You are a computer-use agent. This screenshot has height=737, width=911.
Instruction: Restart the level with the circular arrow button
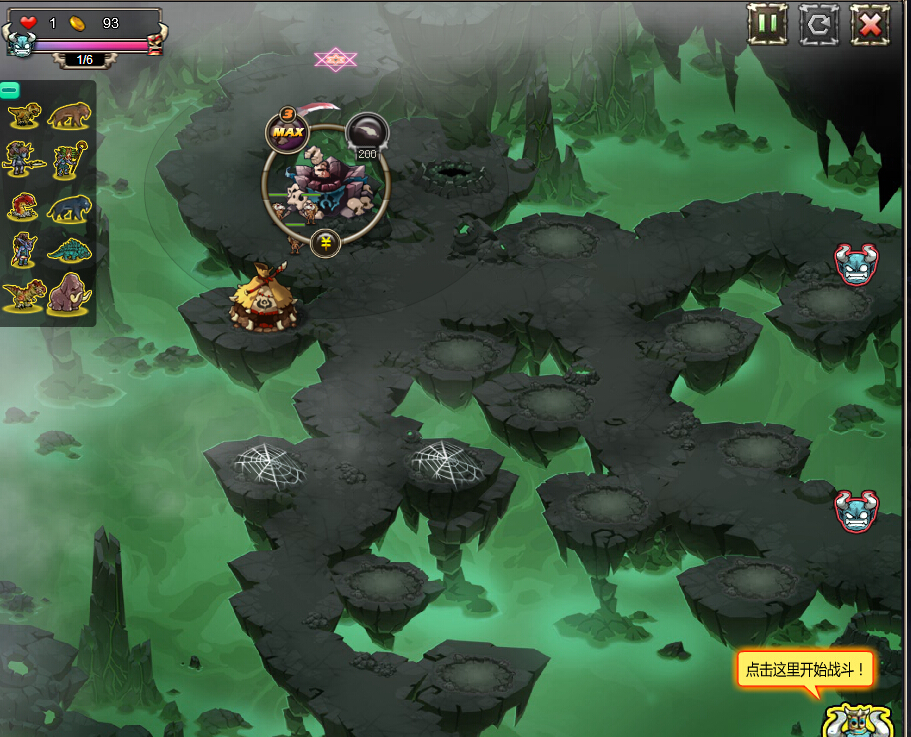(x=819, y=24)
